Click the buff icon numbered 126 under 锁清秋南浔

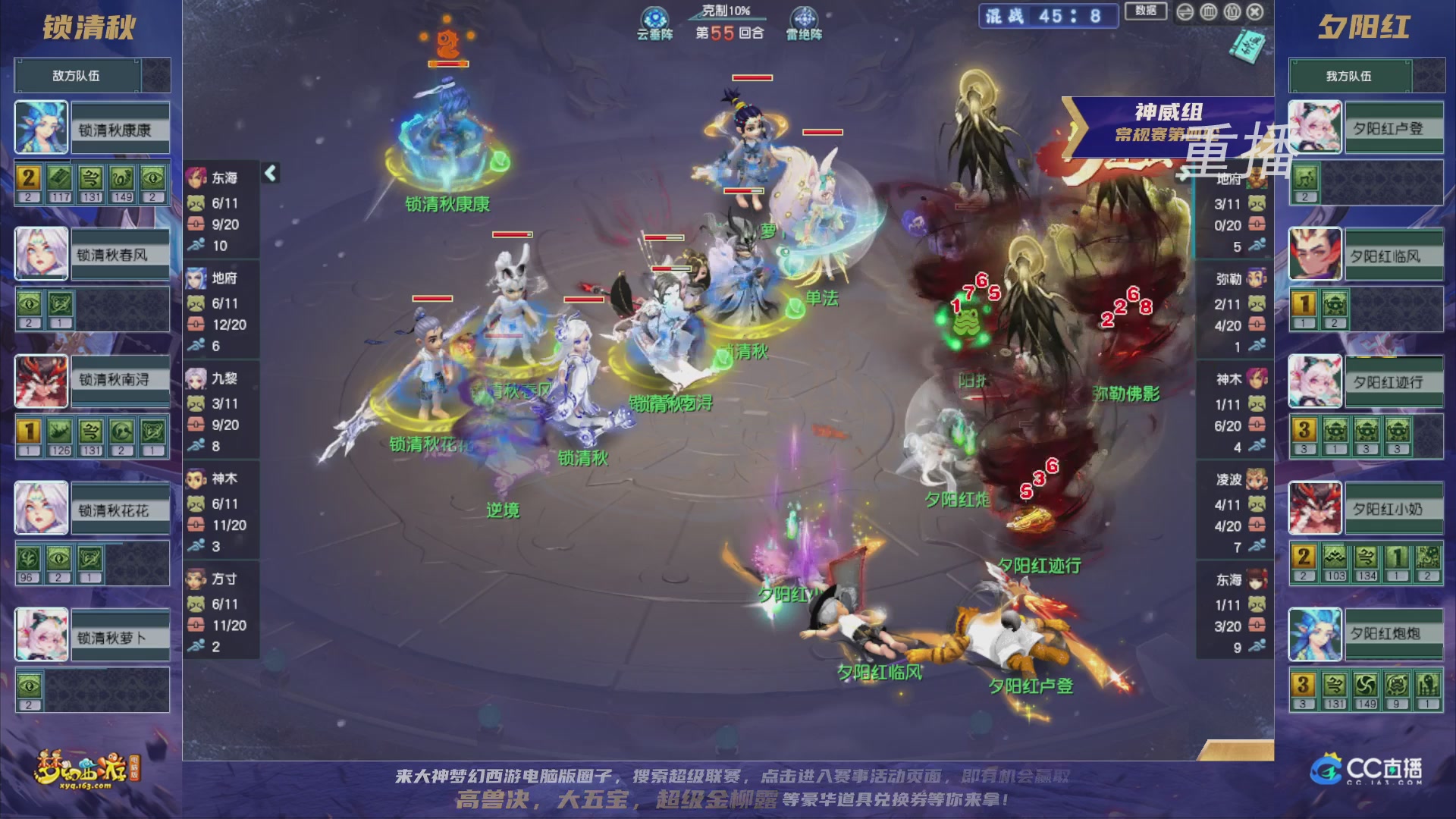(x=59, y=432)
